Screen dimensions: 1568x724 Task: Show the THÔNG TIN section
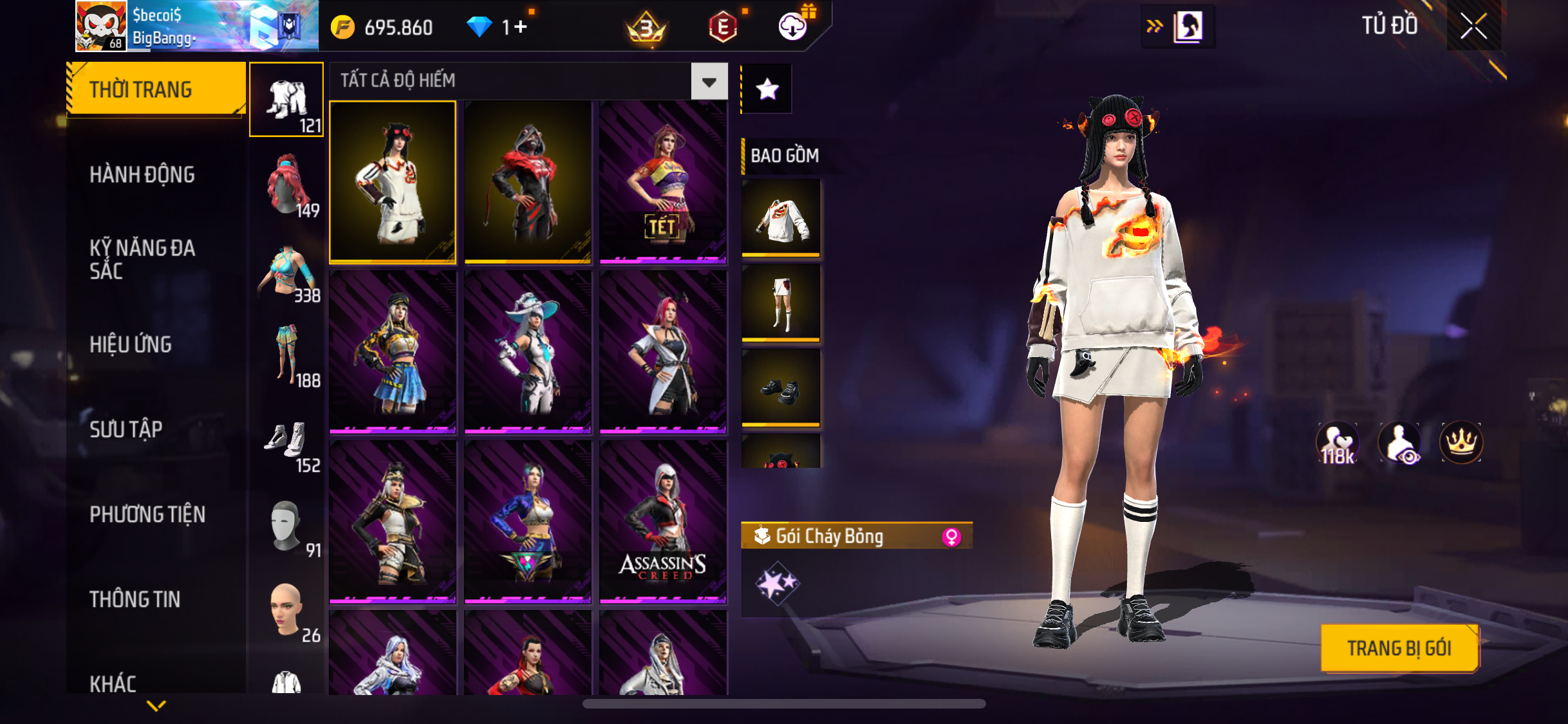[x=135, y=599]
